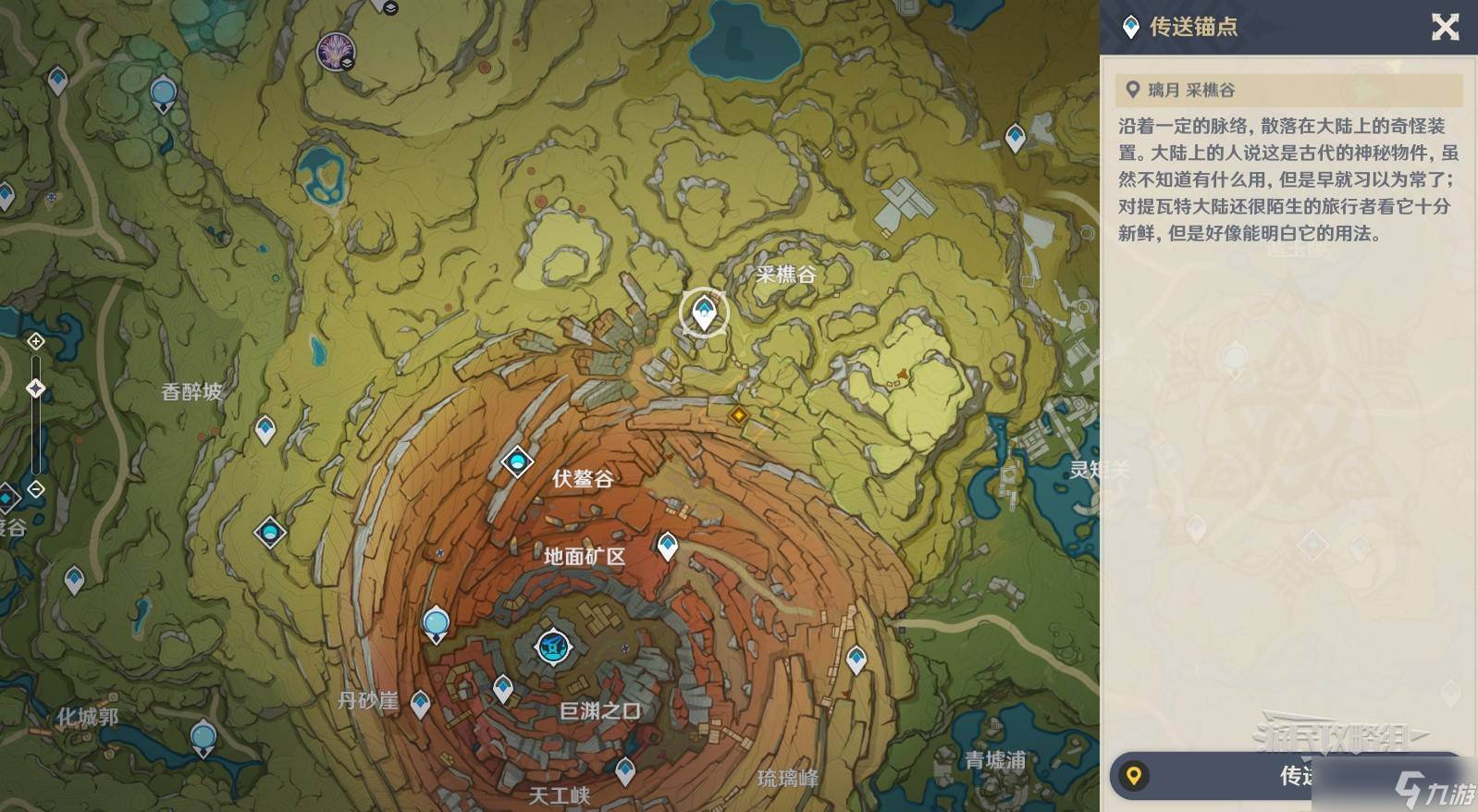Pick the waypoint below 香醉坡 label
The width and height of the screenshot is (1478, 812).
point(265,429)
